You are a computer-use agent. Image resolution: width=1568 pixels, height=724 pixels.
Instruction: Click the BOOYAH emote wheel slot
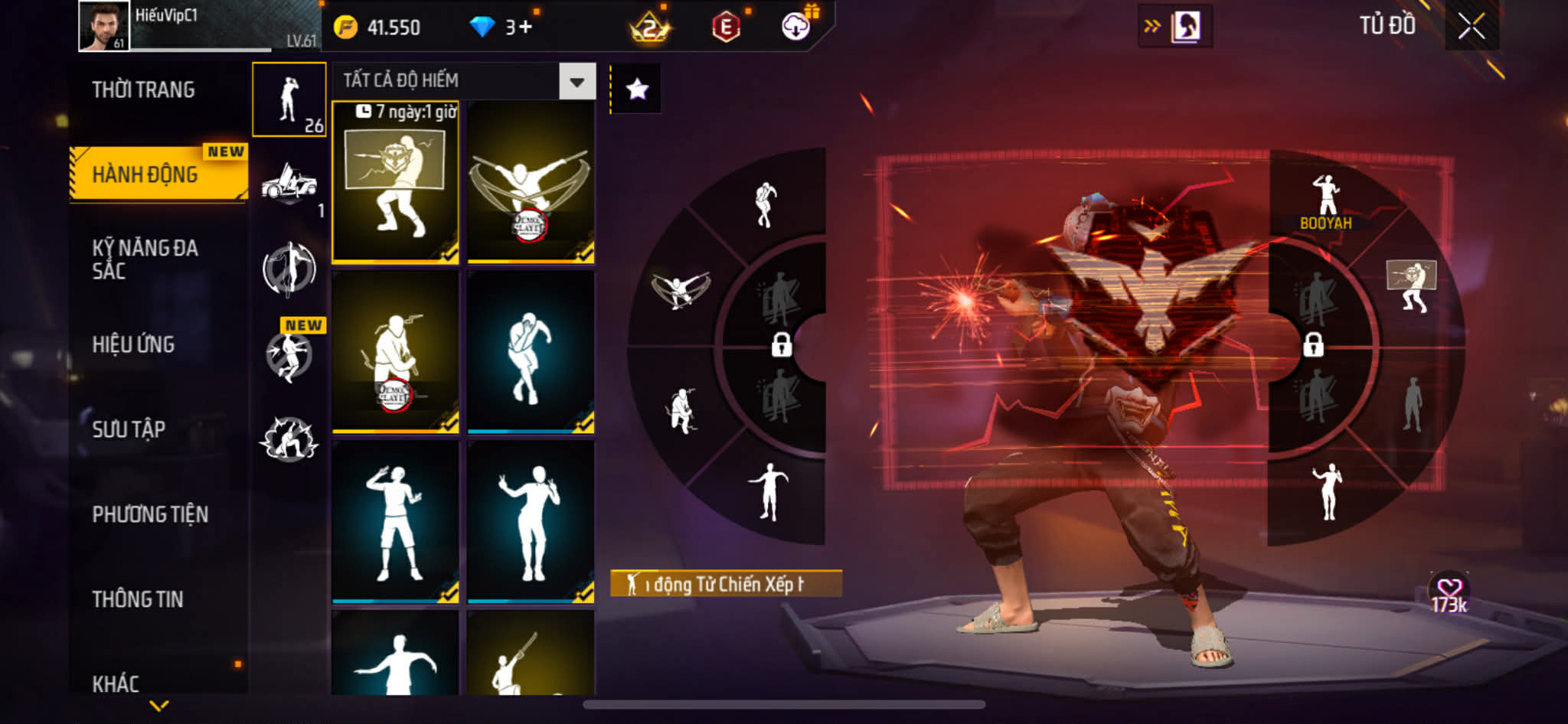pos(1326,201)
